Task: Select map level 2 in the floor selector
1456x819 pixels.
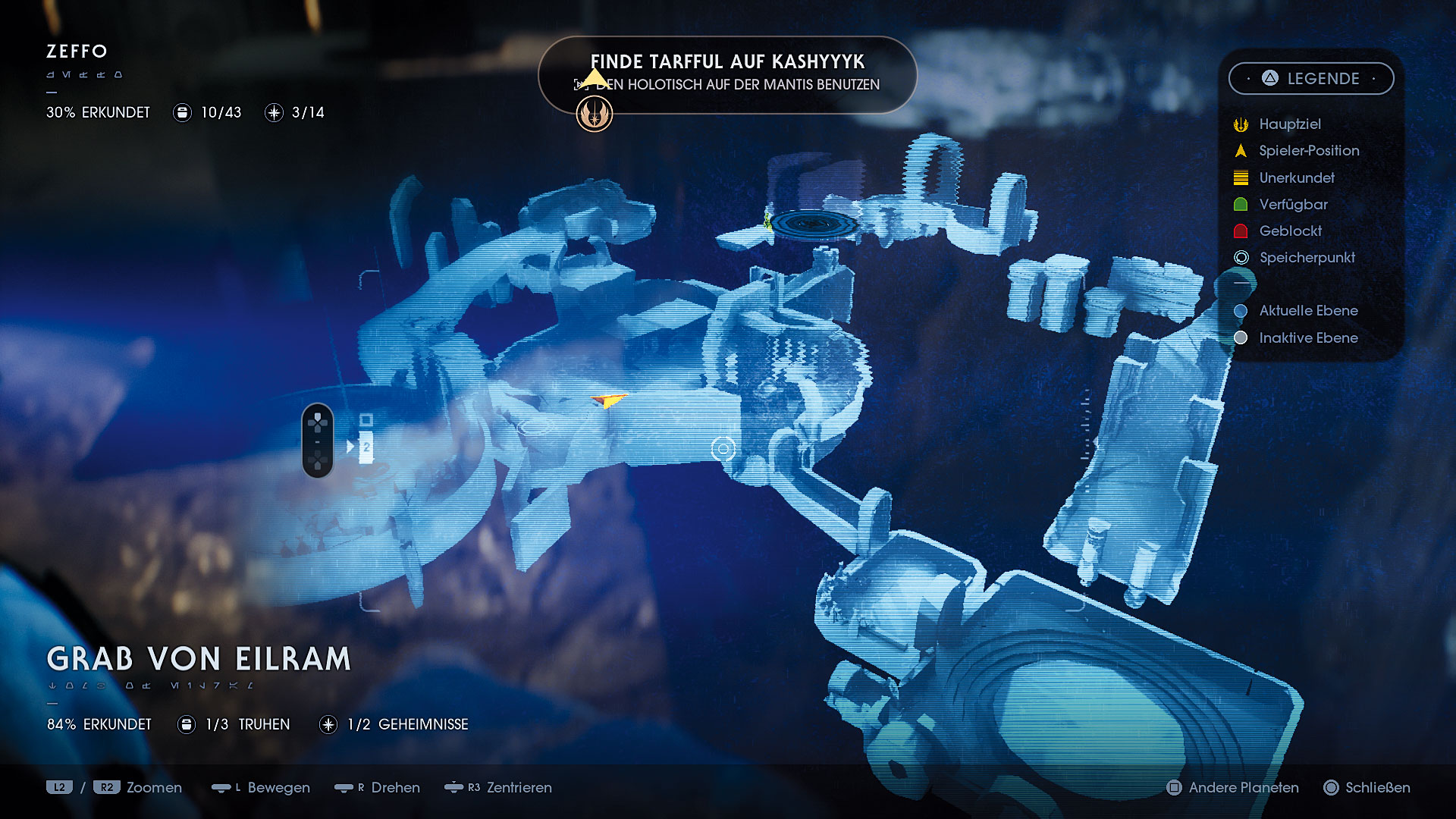Action: tap(366, 447)
